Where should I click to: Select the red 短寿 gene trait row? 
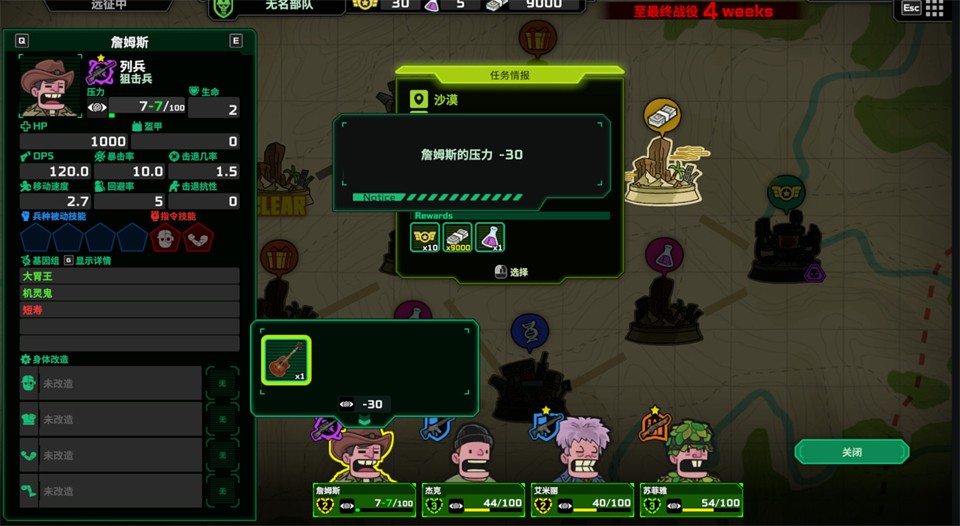(129, 310)
